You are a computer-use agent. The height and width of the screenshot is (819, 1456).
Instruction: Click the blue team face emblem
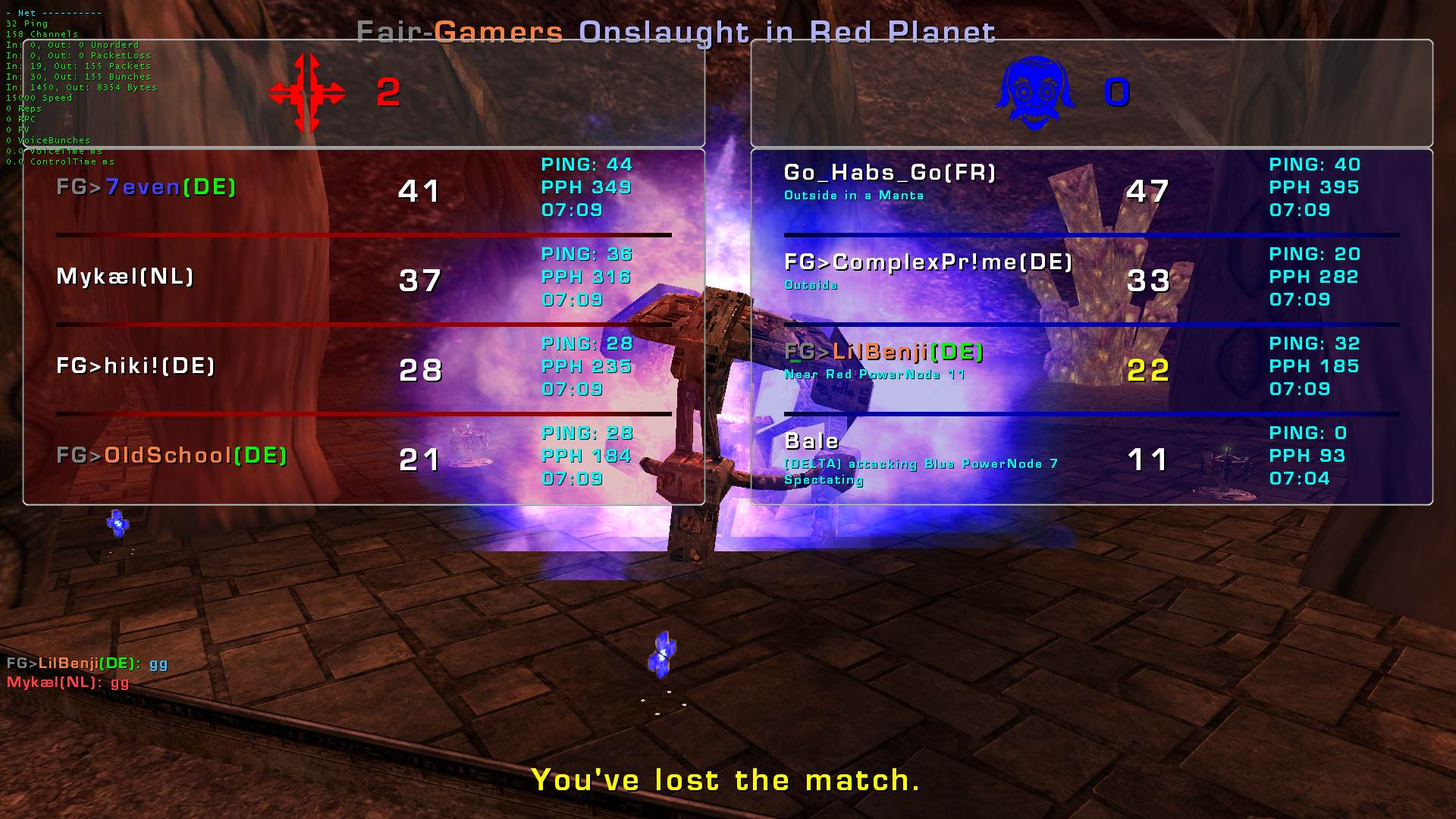coord(1035,93)
